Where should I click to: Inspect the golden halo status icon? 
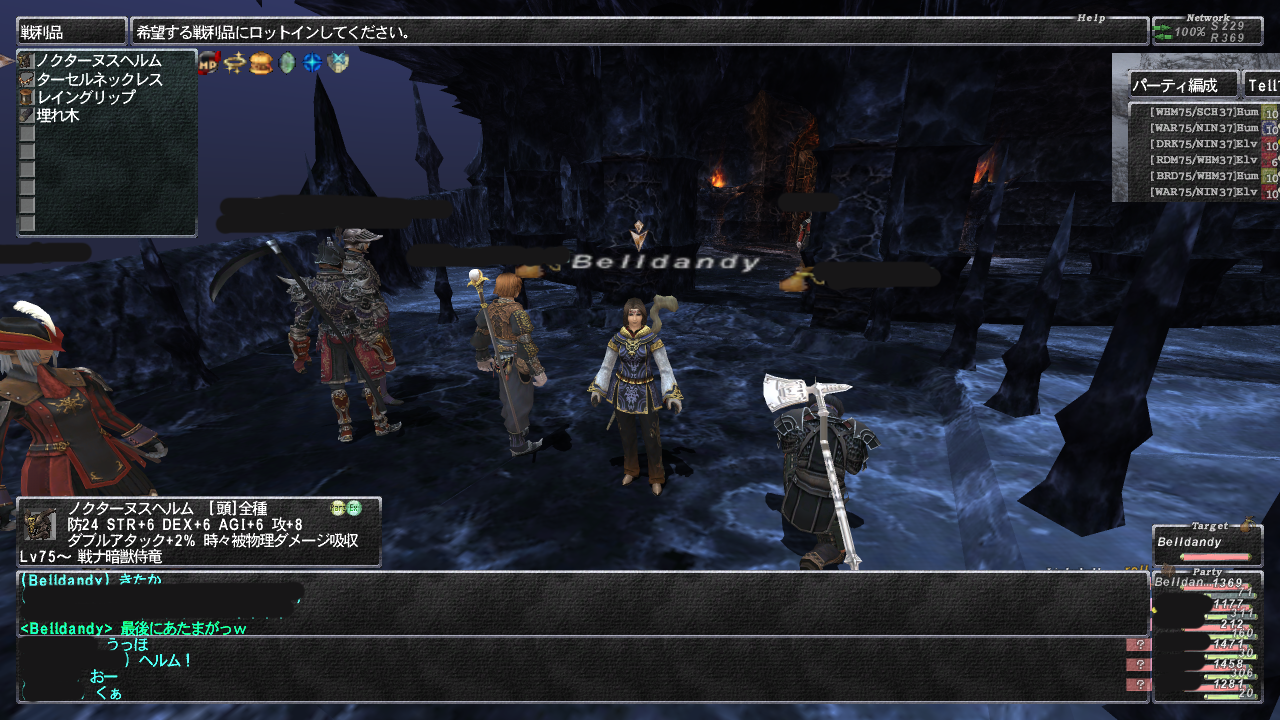point(235,63)
